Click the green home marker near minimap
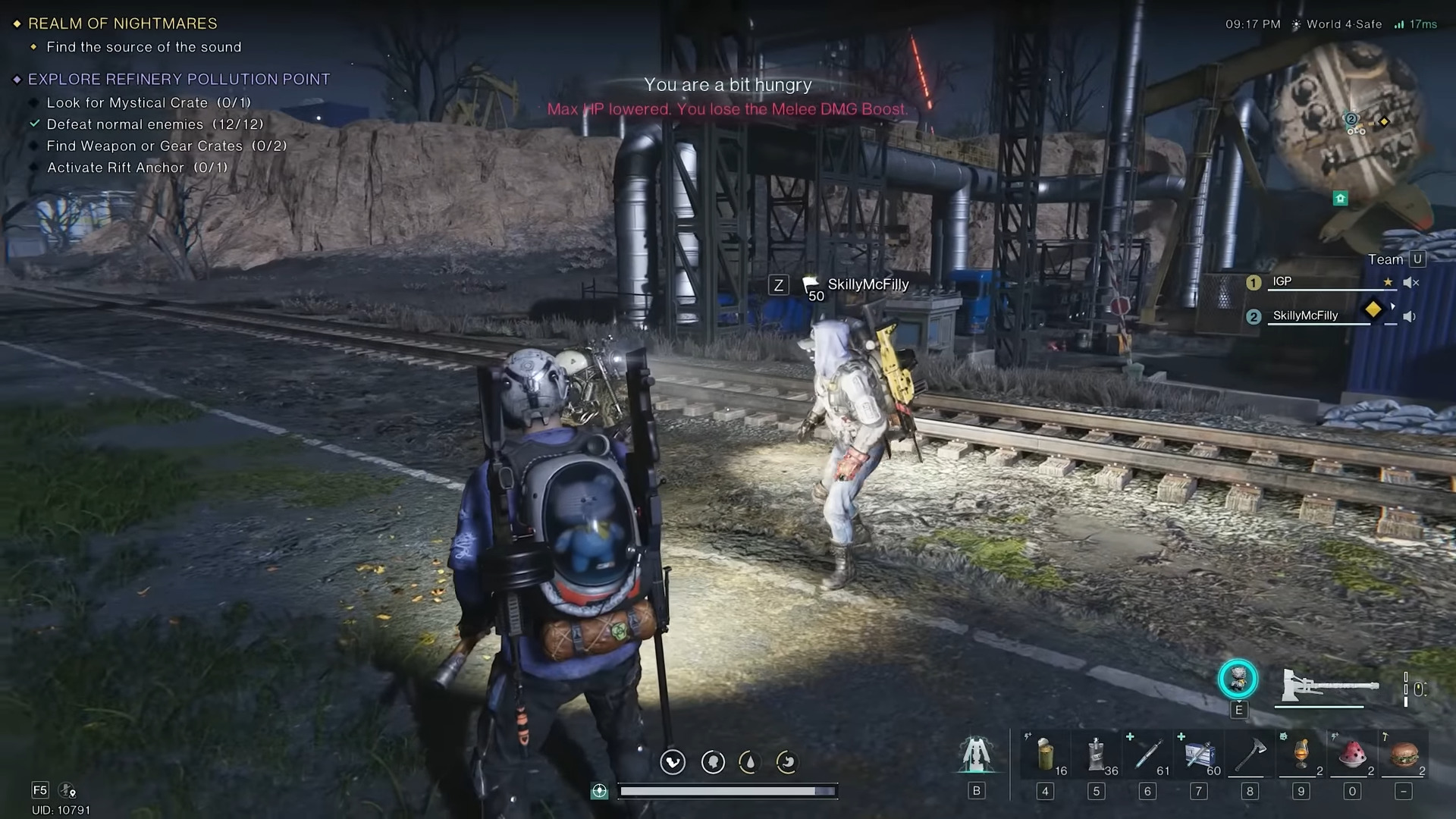This screenshot has width=1456, height=819. click(1340, 199)
